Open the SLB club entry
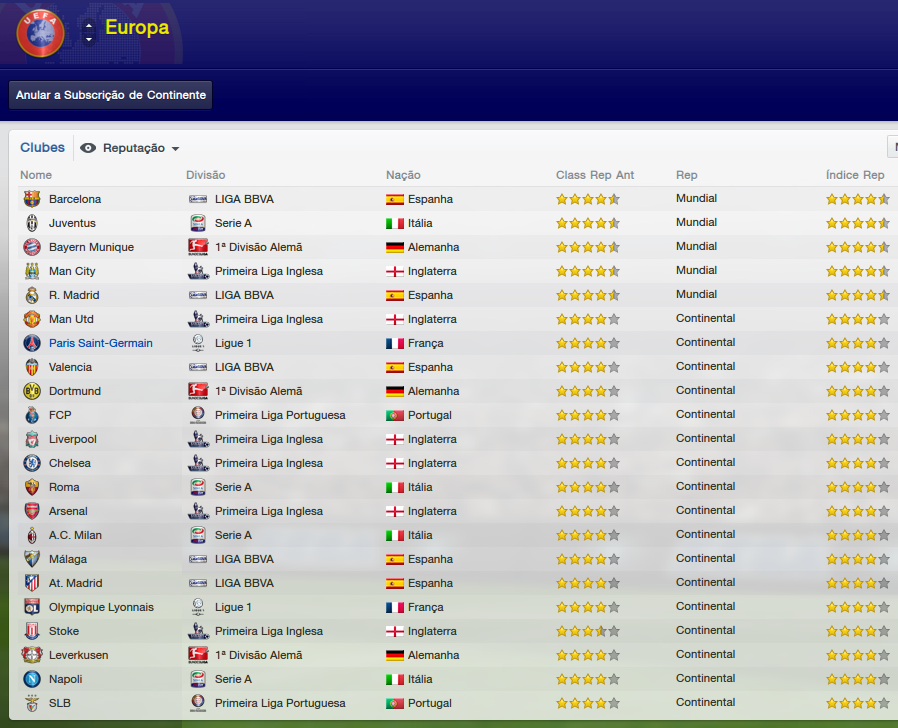This screenshot has width=898, height=728. point(60,703)
